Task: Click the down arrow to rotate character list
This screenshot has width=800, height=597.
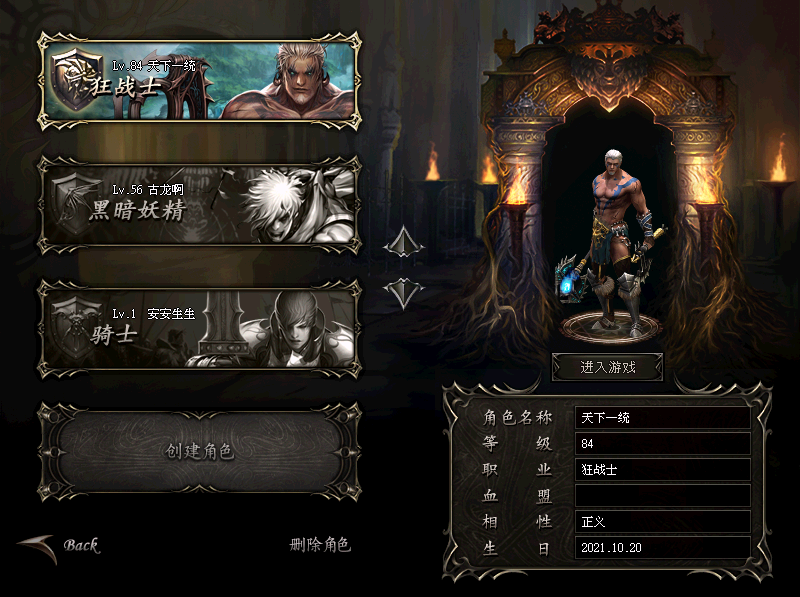Action: 404,293
